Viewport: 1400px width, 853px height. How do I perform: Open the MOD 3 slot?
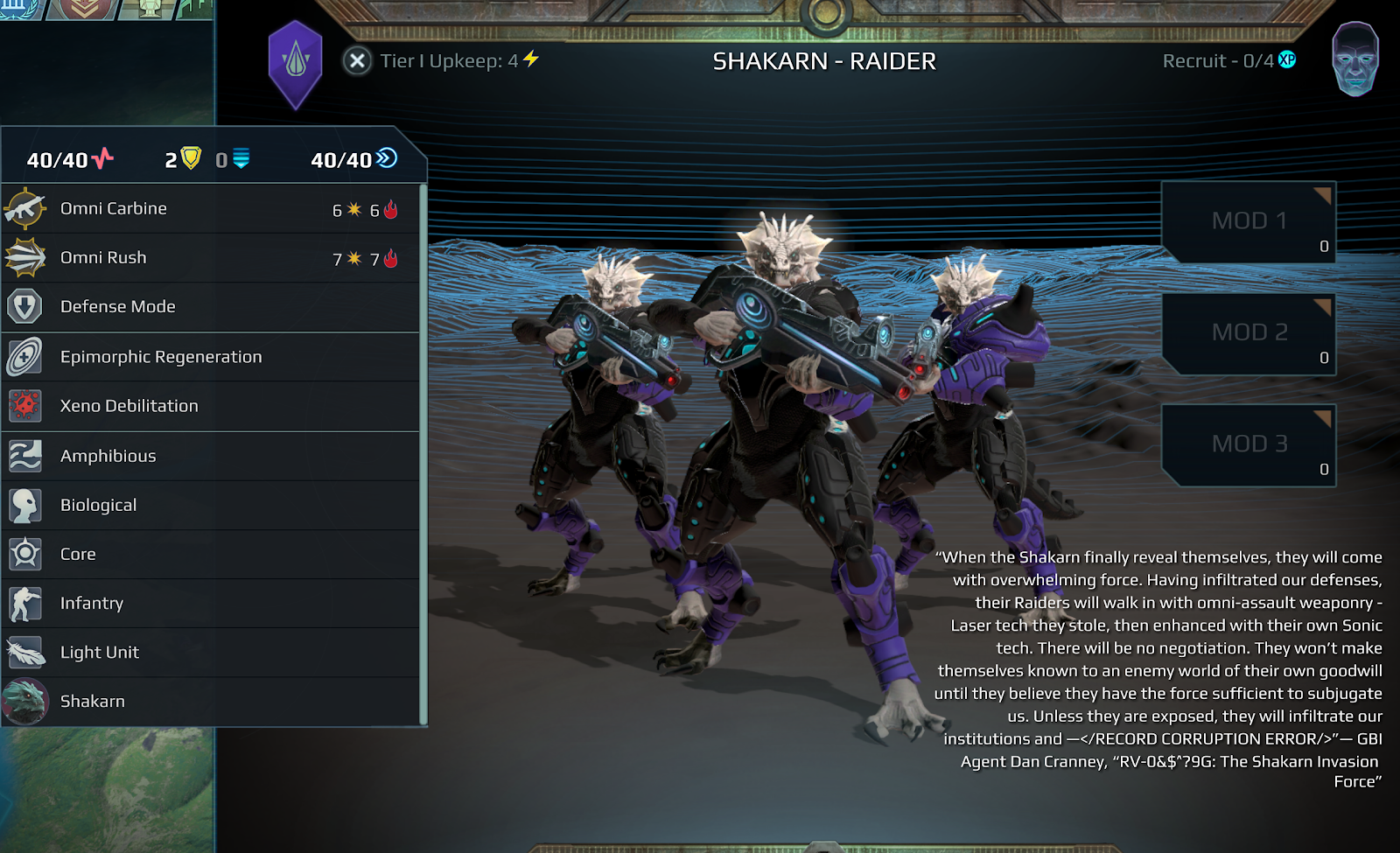tap(1249, 444)
